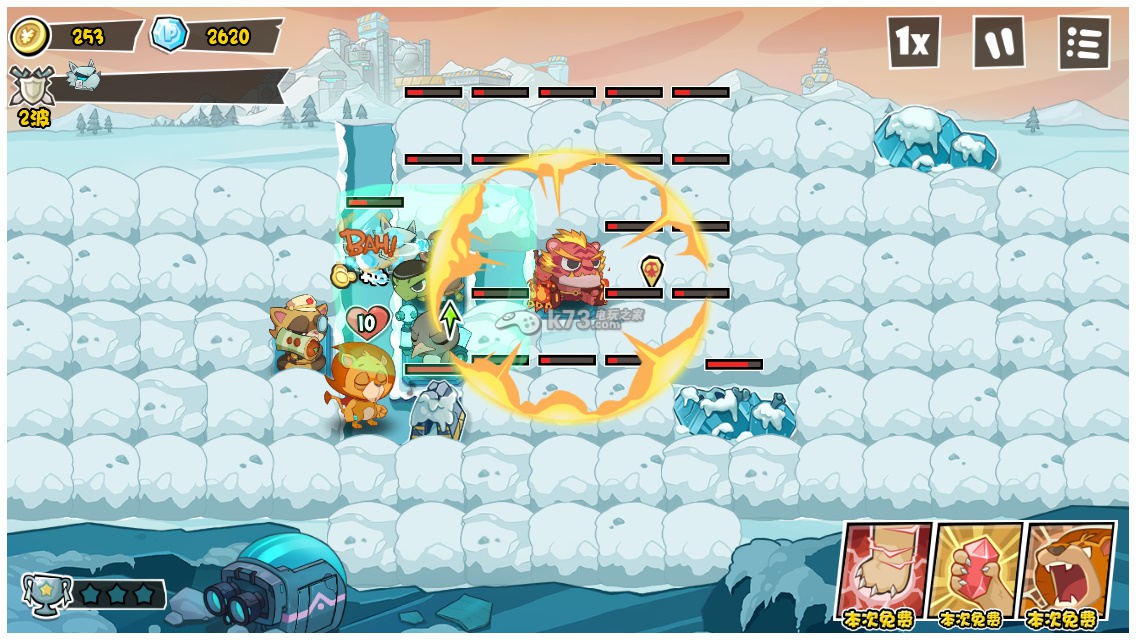Trigger the roaring bear skill card
Image resolution: width=1136 pixels, height=640 pixels.
(1066, 572)
